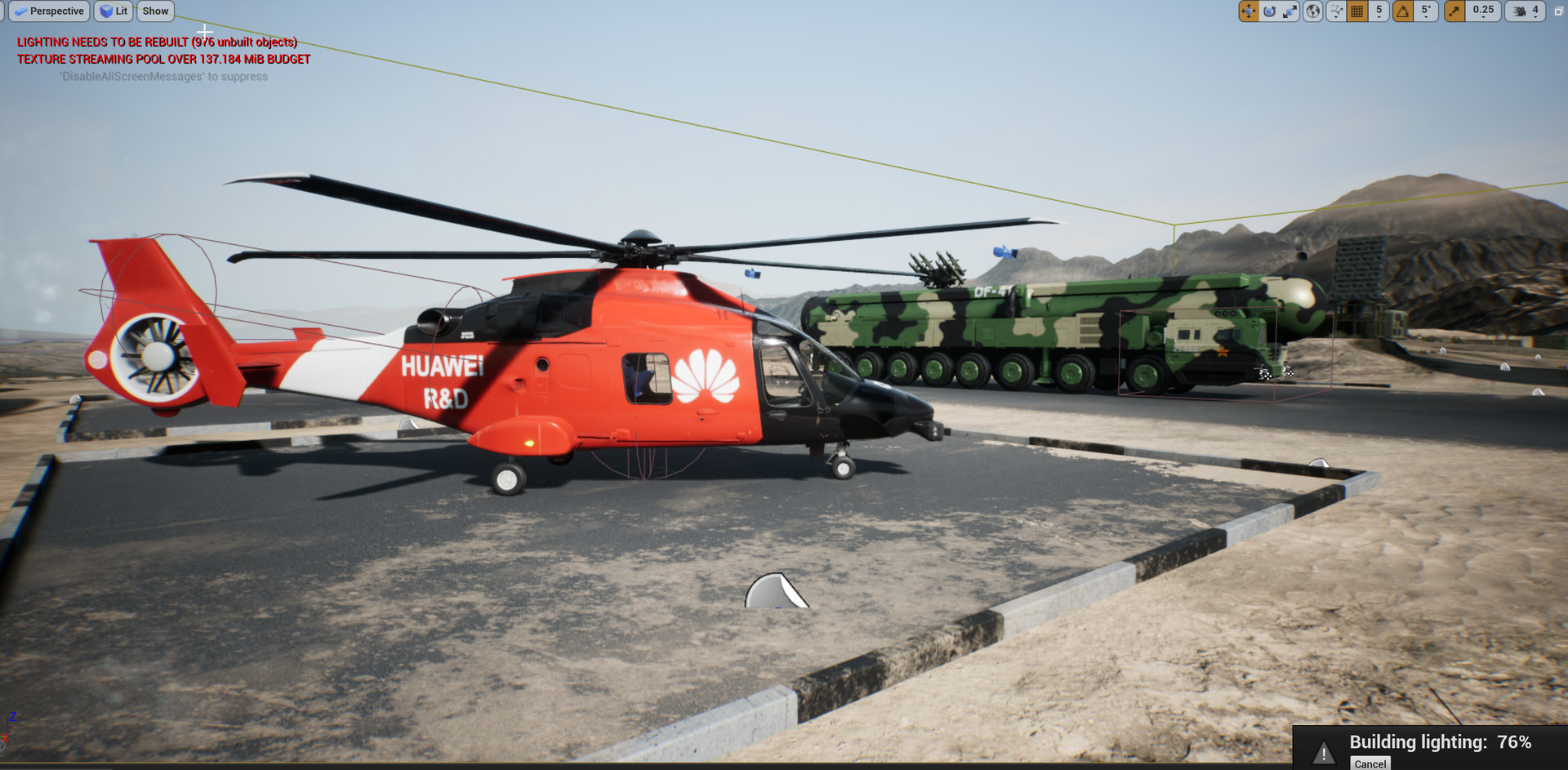Open the grid snap size 5 dropdown
Viewport: 1568px width, 770px height.
point(1379,11)
